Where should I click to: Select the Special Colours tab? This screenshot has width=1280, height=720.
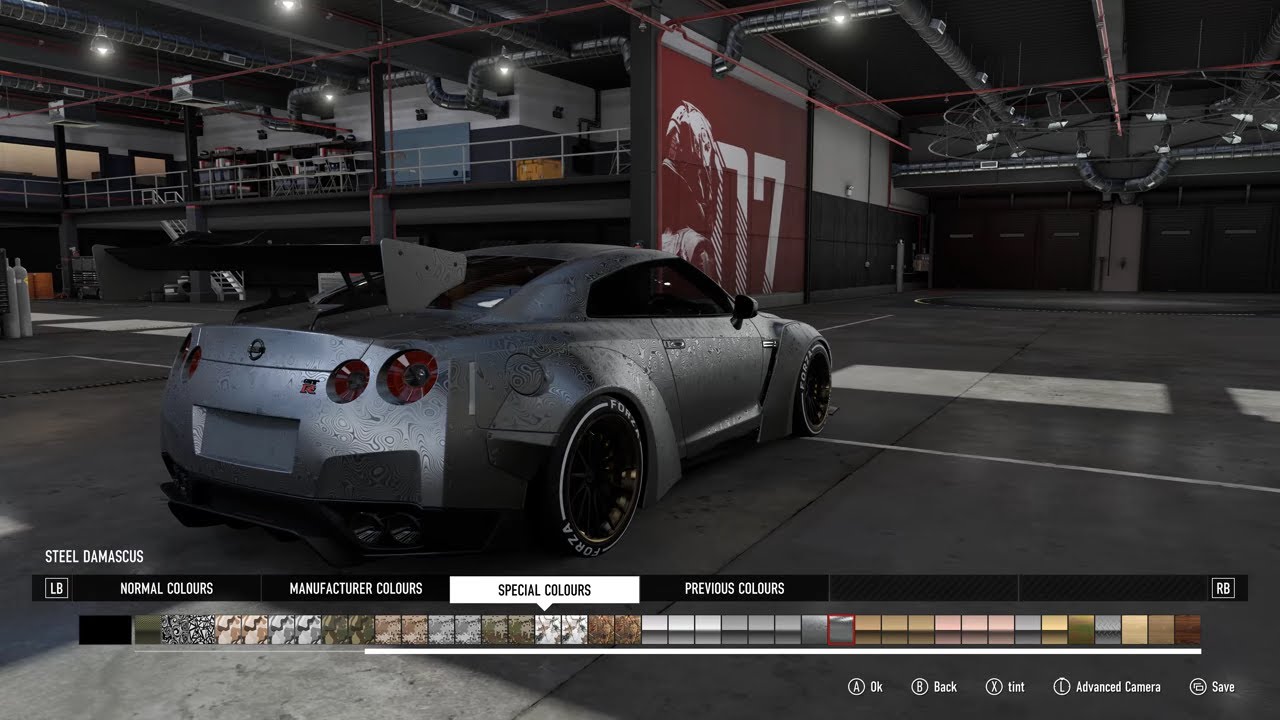click(x=544, y=590)
